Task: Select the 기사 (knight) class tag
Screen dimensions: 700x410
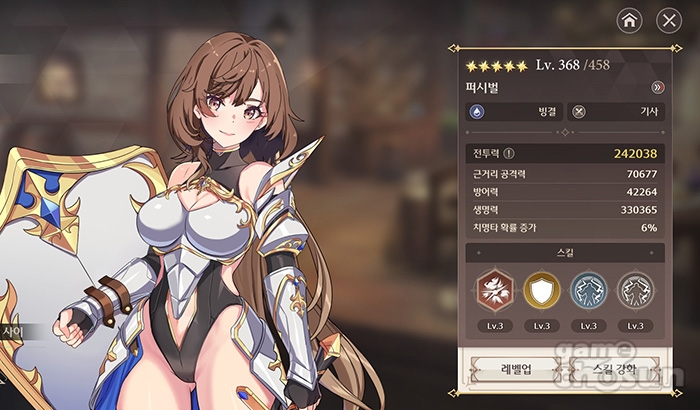Action: pos(617,112)
